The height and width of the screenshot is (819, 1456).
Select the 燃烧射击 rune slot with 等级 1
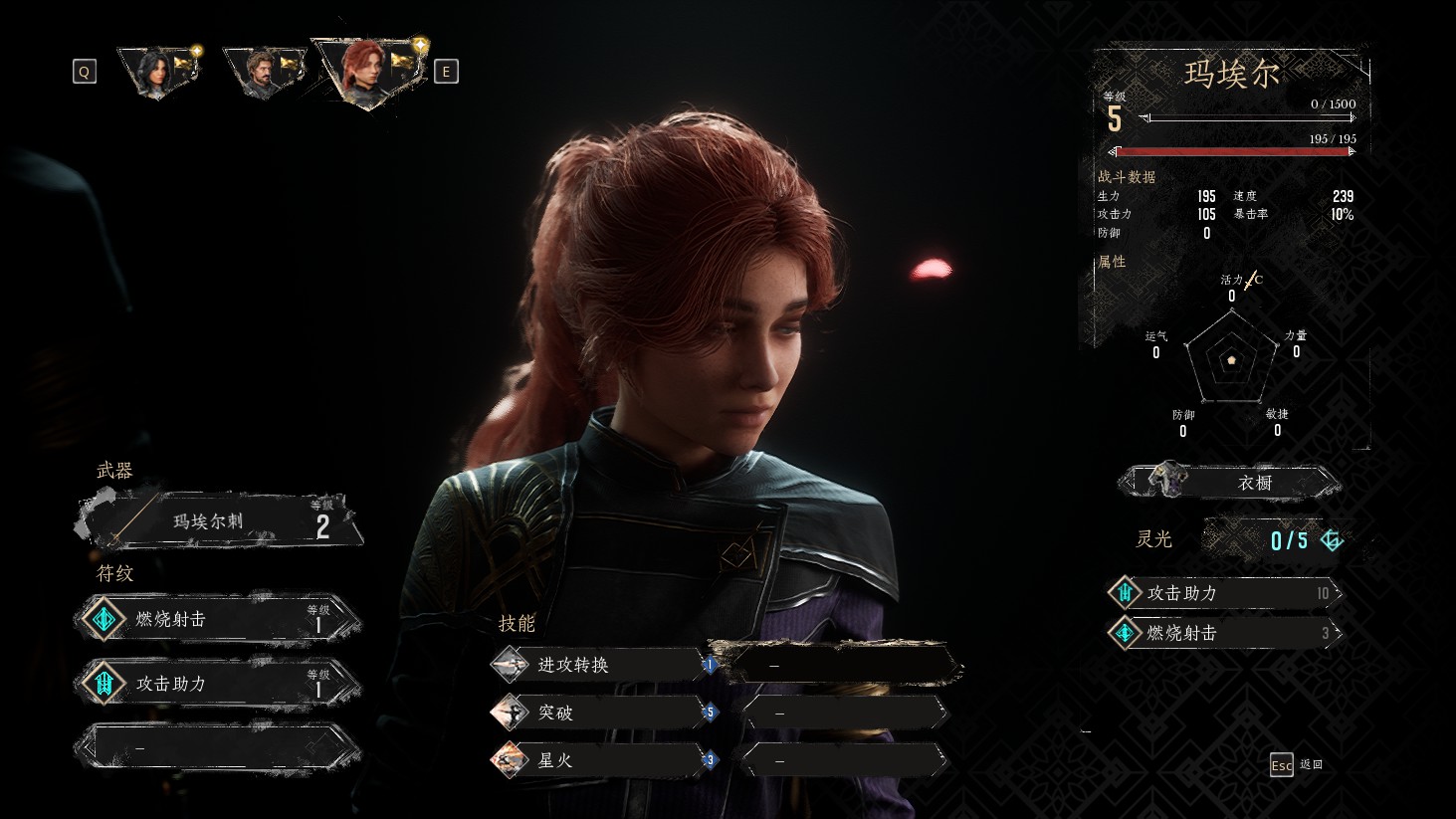pyautogui.click(x=219, y=619)
